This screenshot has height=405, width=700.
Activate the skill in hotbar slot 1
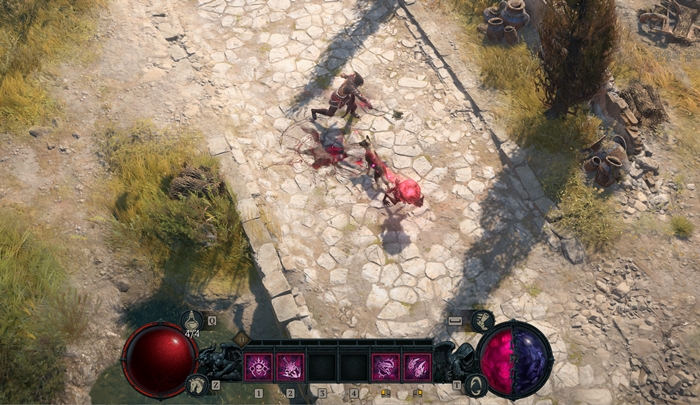pyautogui.click(x=258, y=367)
